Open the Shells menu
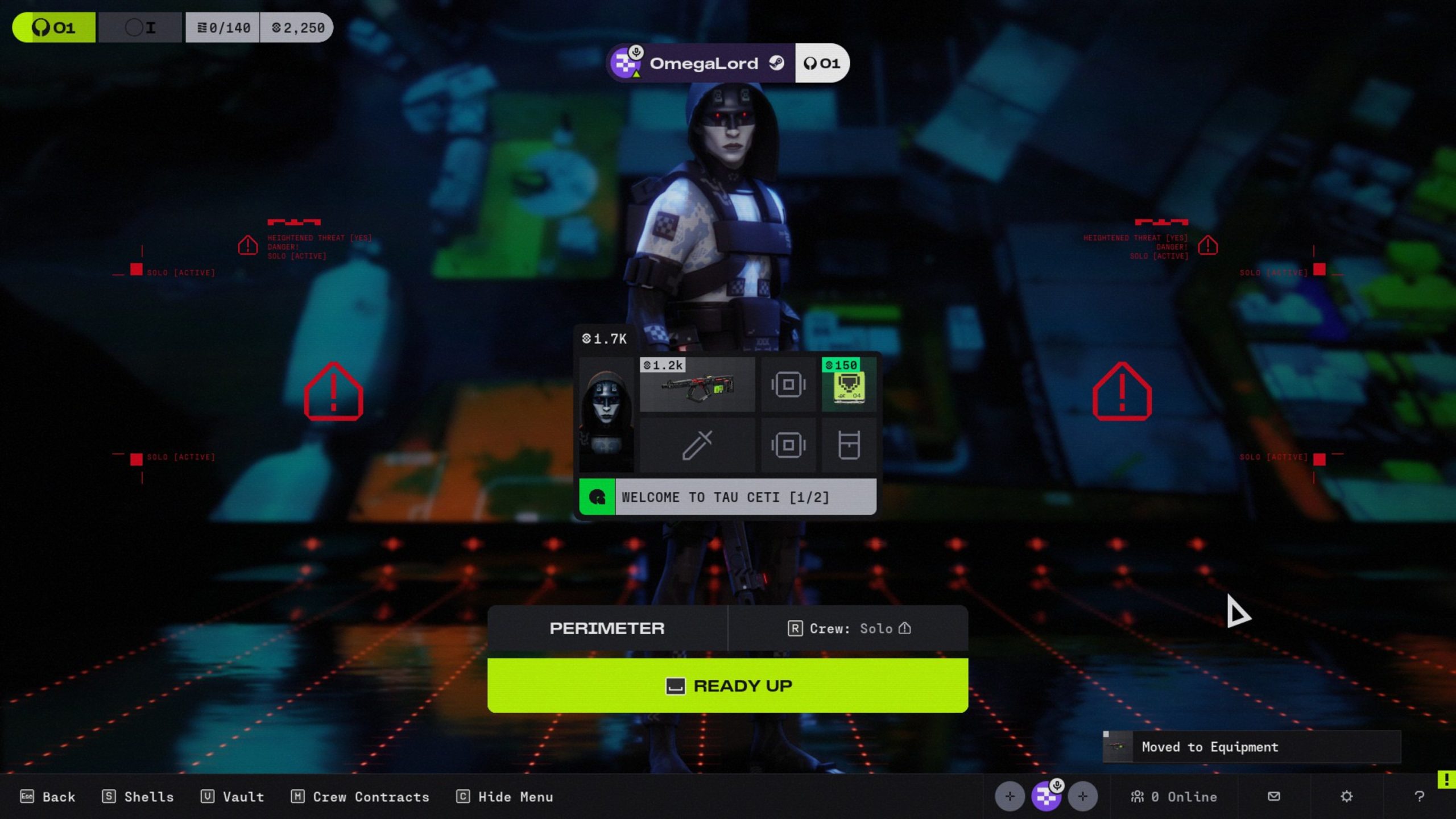The image size is (1456, 819). coord(138,797)
